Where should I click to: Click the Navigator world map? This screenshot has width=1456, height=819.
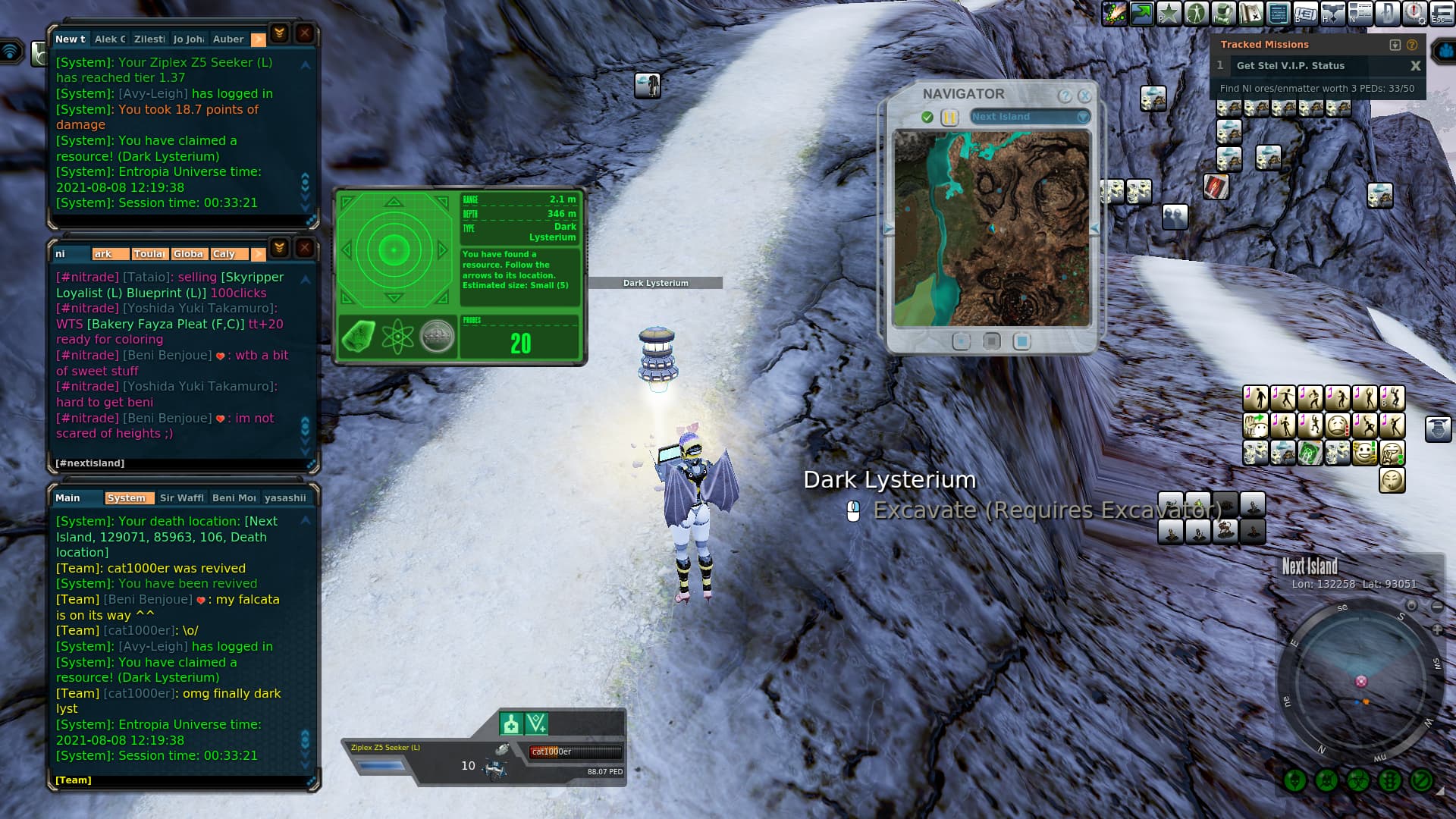pyautogui.click(x=991, y=228)
